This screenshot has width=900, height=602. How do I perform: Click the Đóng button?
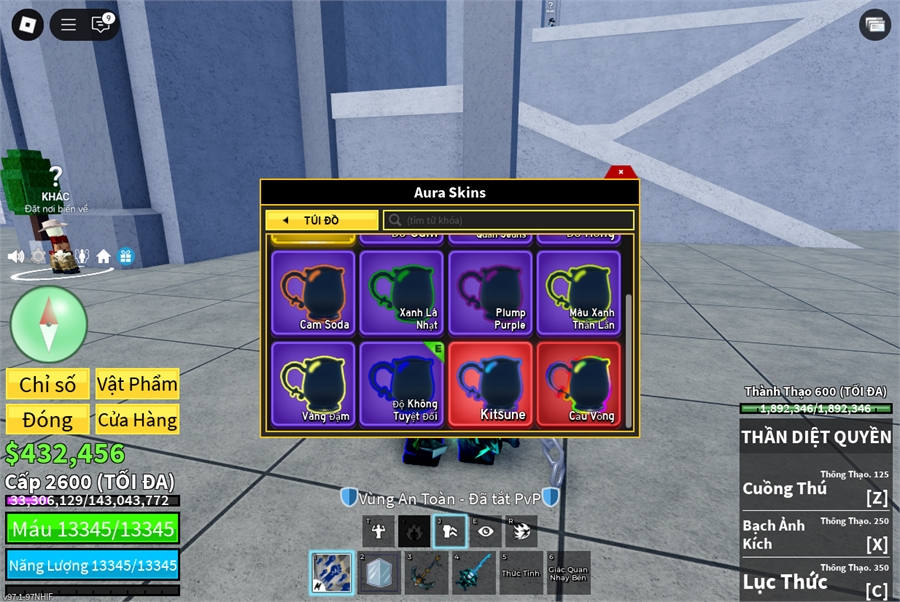click(48, 420)
